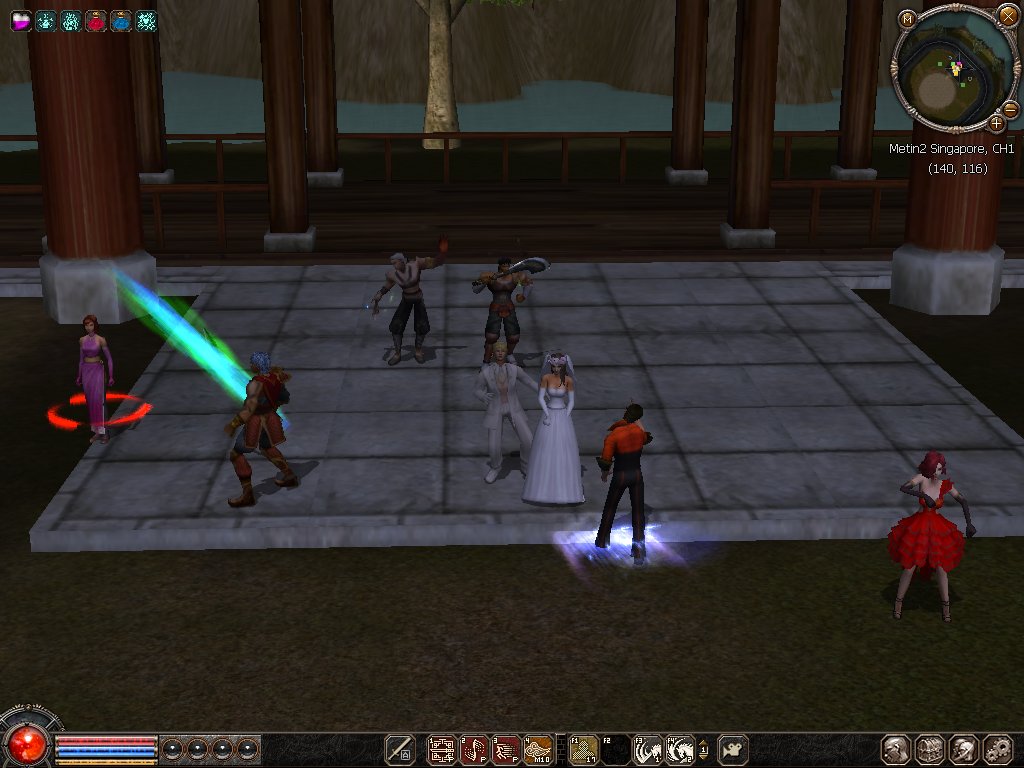
Task: Zoom out the minimap with the minus button
Action: (x=1010, y=109)
